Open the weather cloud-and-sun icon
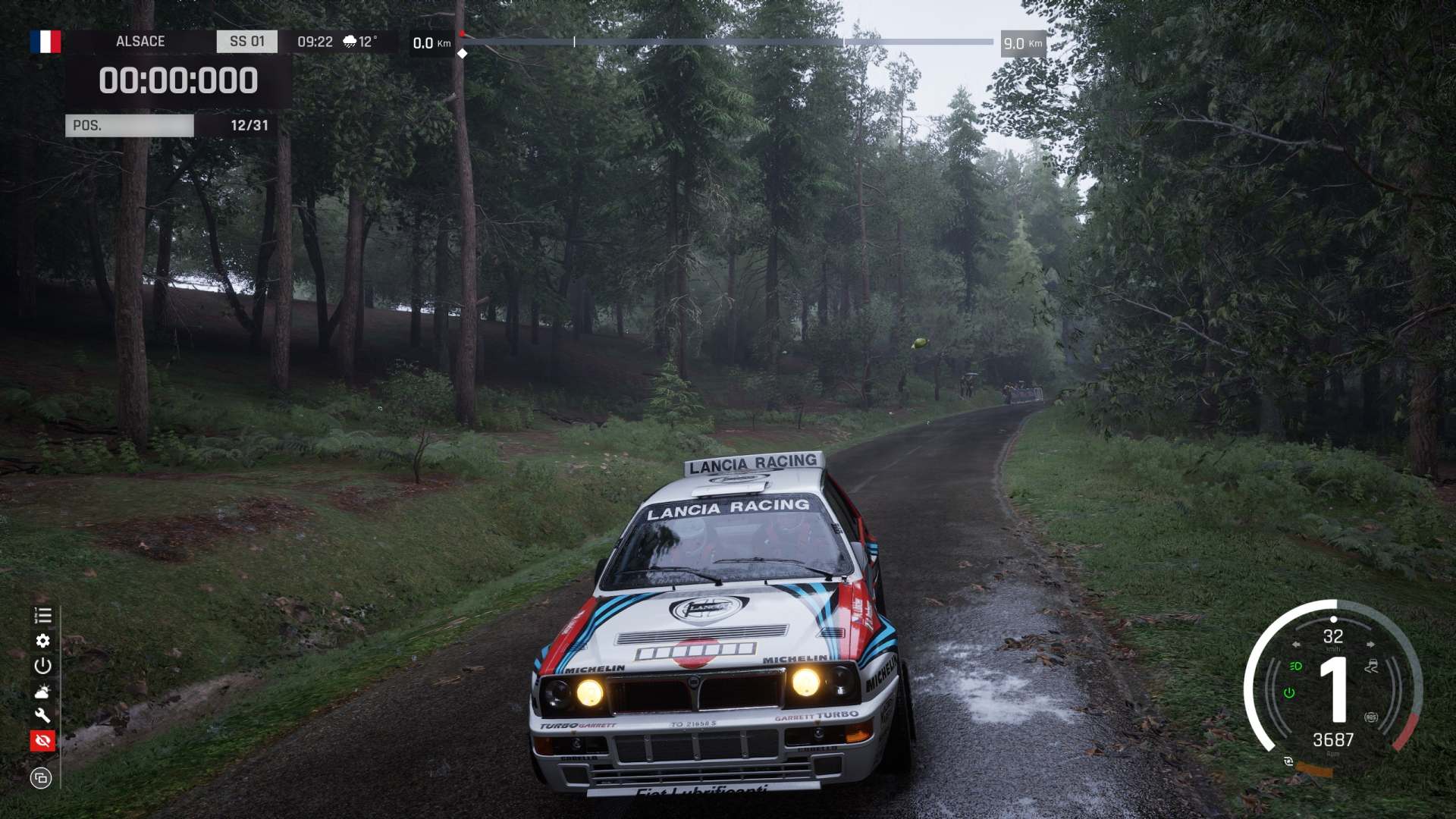The image size is (1456, 819). coord(42,692)
